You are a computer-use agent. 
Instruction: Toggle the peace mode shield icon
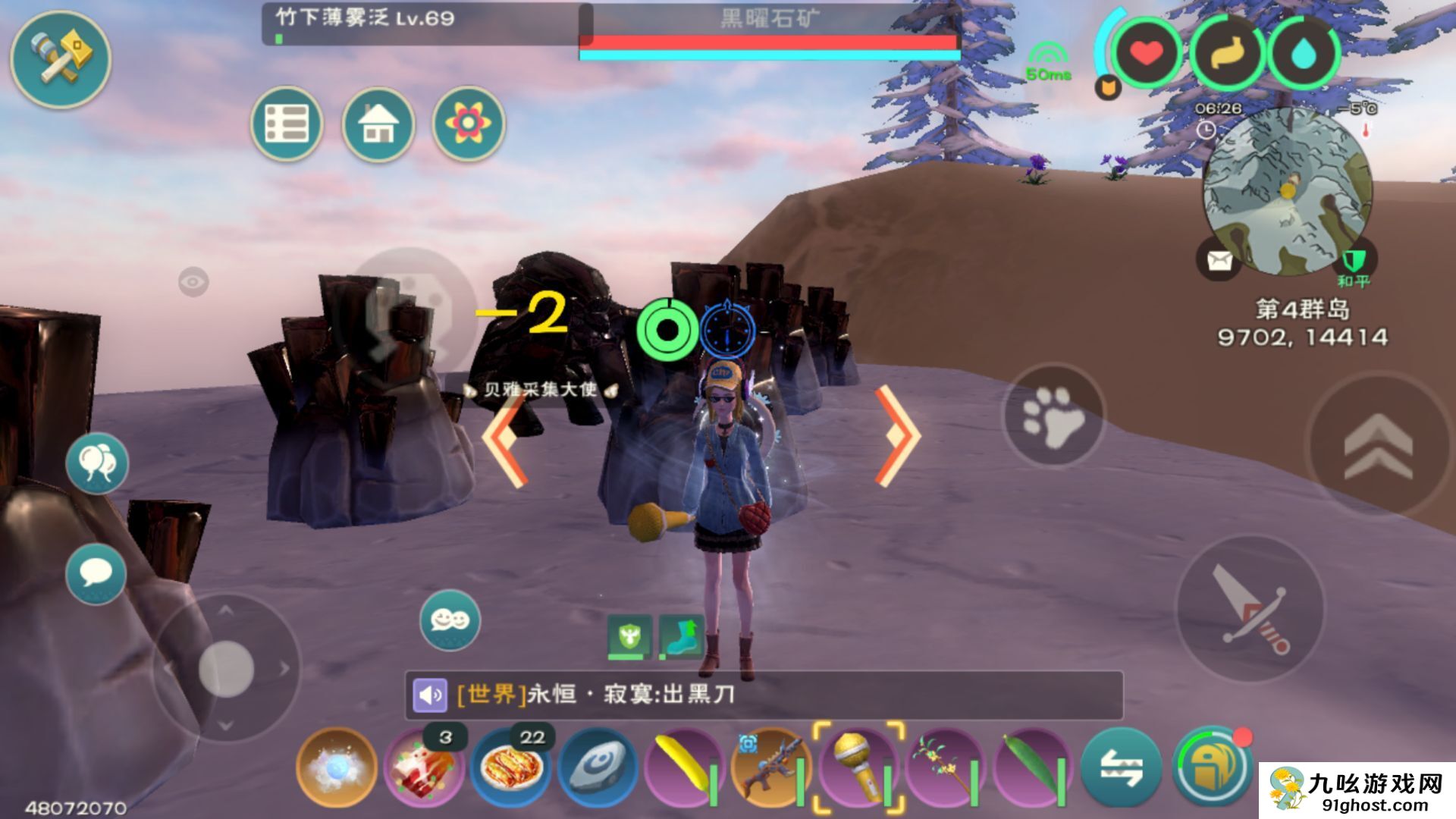point(1354,262)
